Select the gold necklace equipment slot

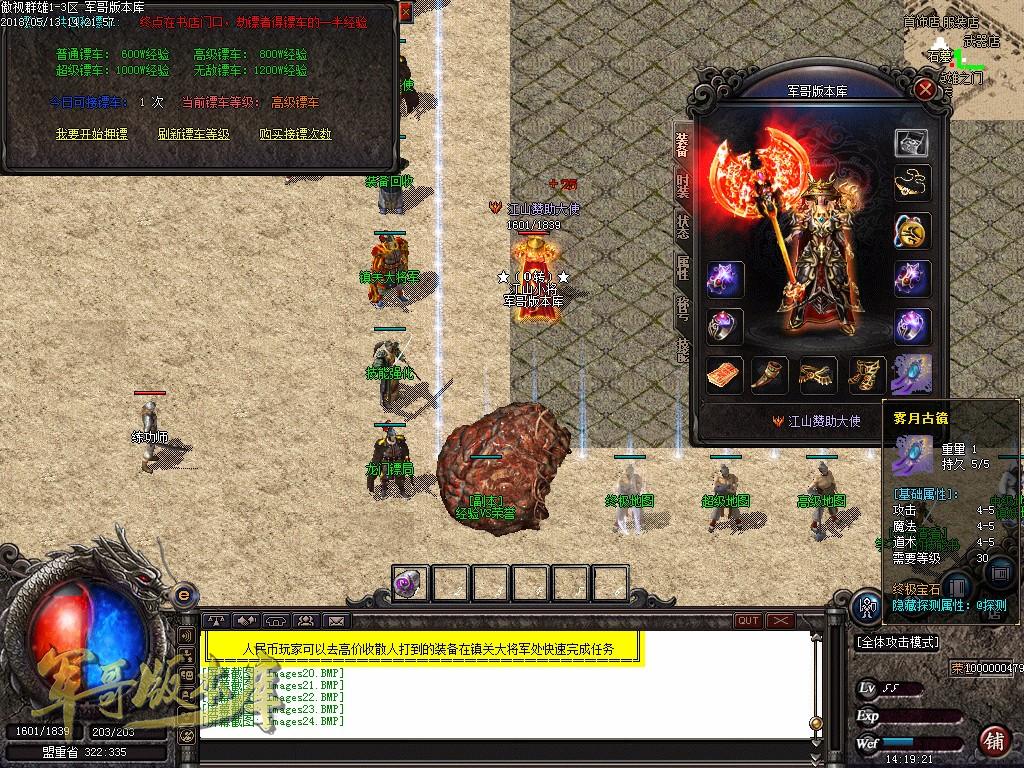coord(911,184)
